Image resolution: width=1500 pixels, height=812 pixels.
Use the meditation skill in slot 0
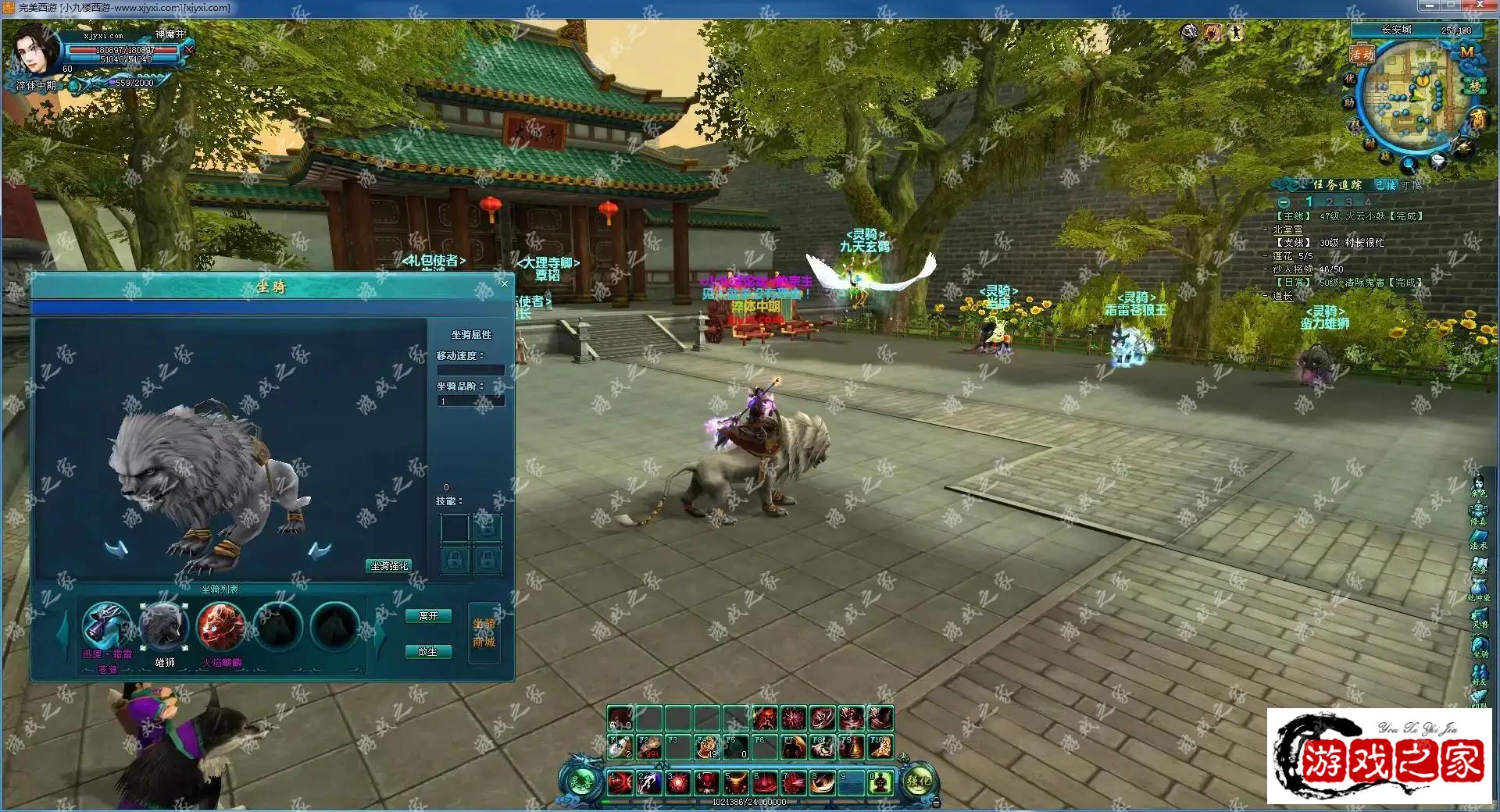point(880,782)
